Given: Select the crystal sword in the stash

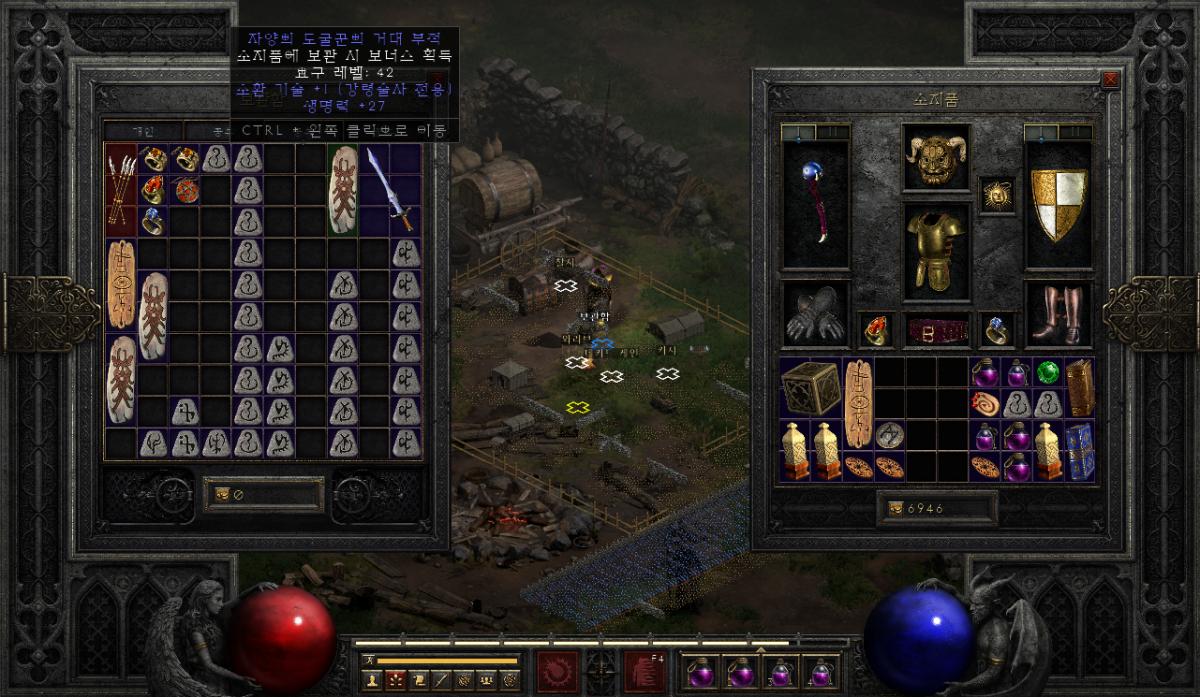Looking at the screenshot, I should coord(390,189).
